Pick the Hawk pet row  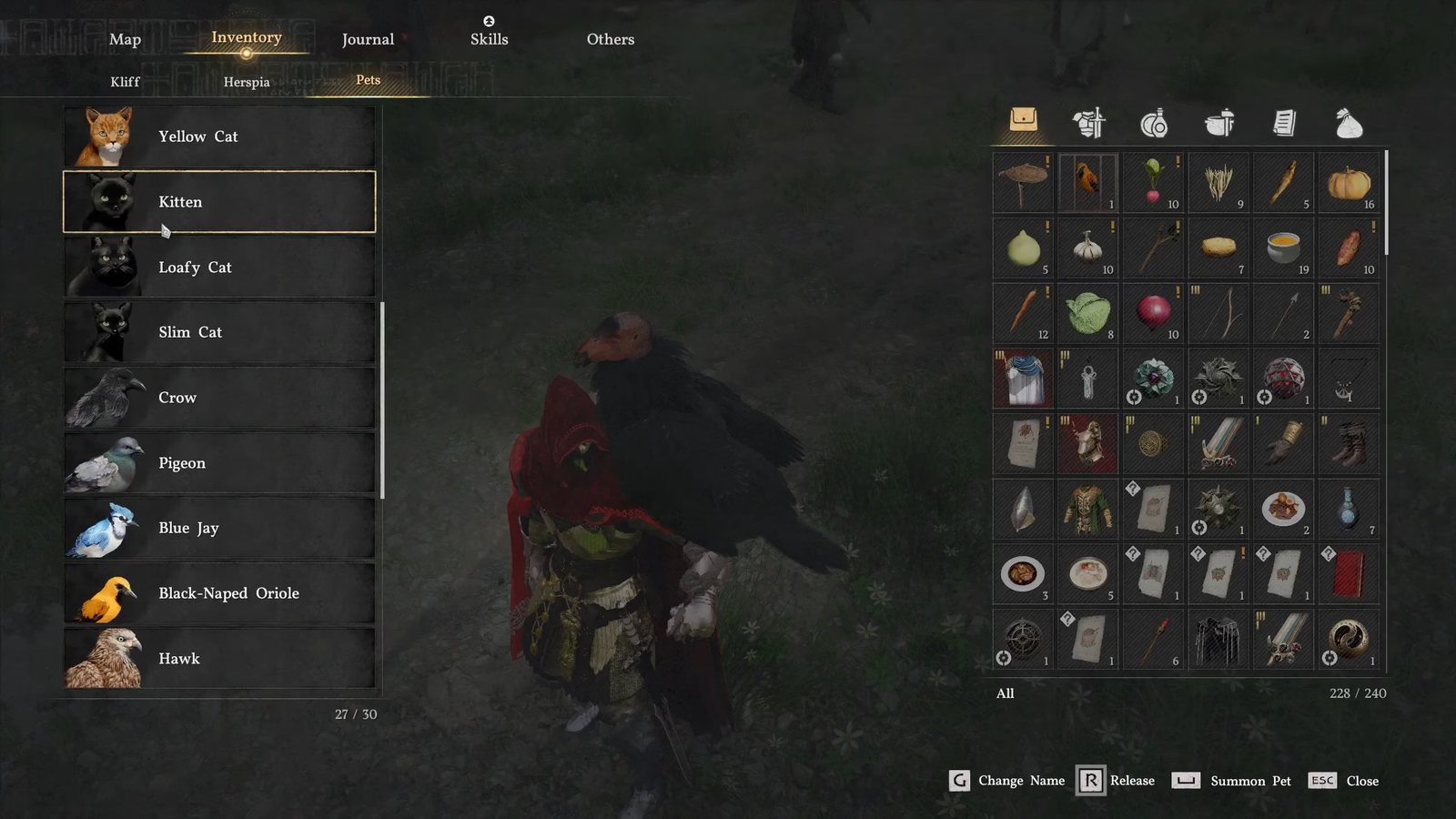[x=219, y=658]
